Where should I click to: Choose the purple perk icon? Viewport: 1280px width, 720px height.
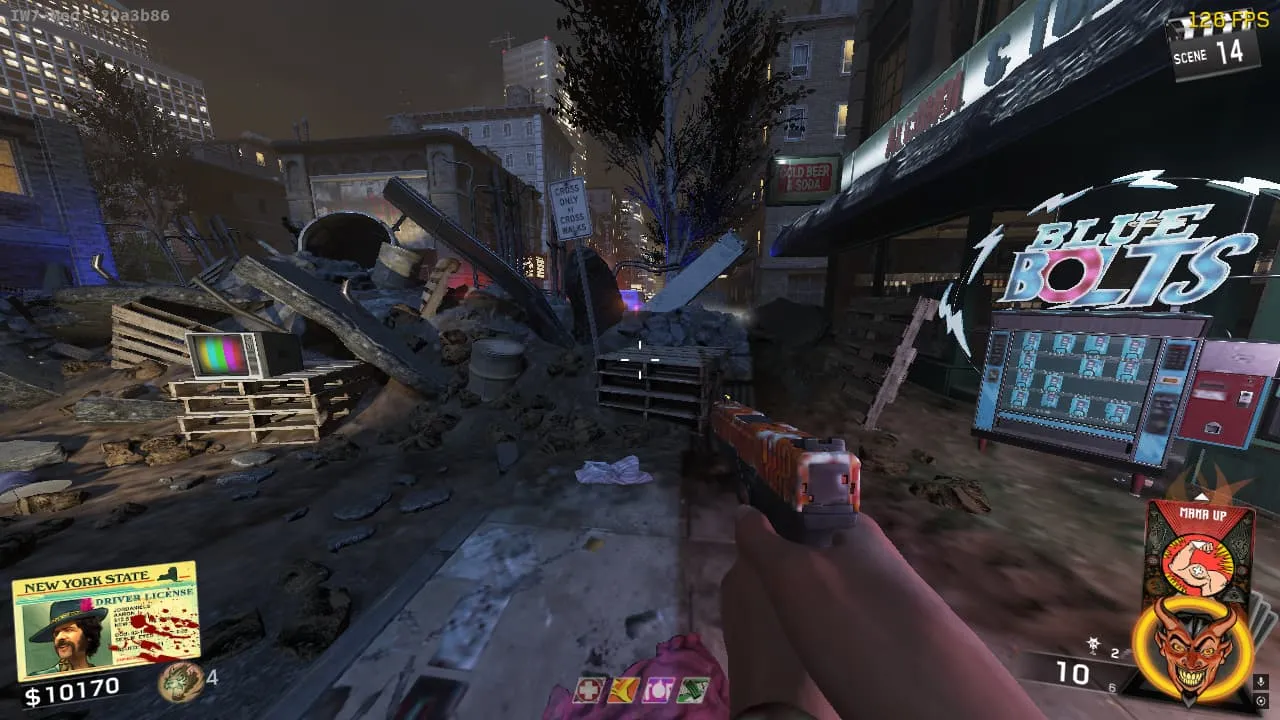coord(657,690)
